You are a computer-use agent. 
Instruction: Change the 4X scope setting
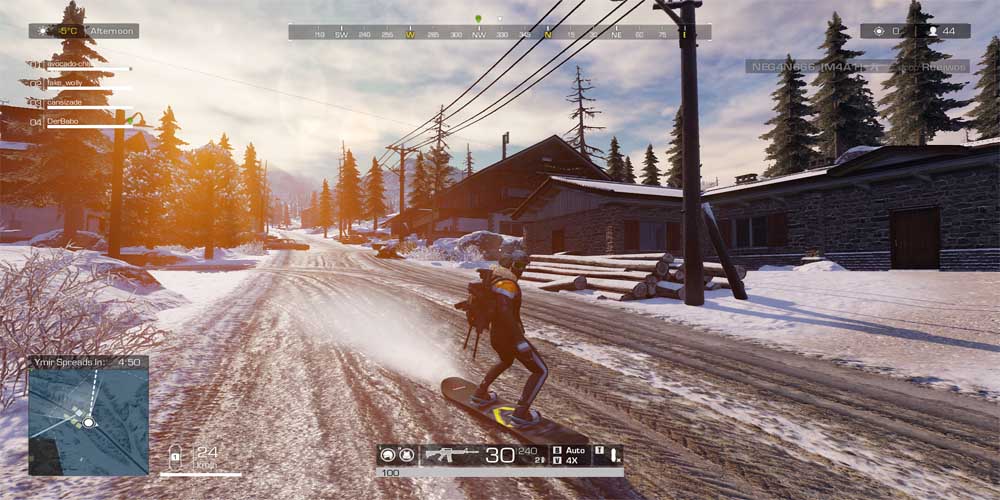pos(569,461)
